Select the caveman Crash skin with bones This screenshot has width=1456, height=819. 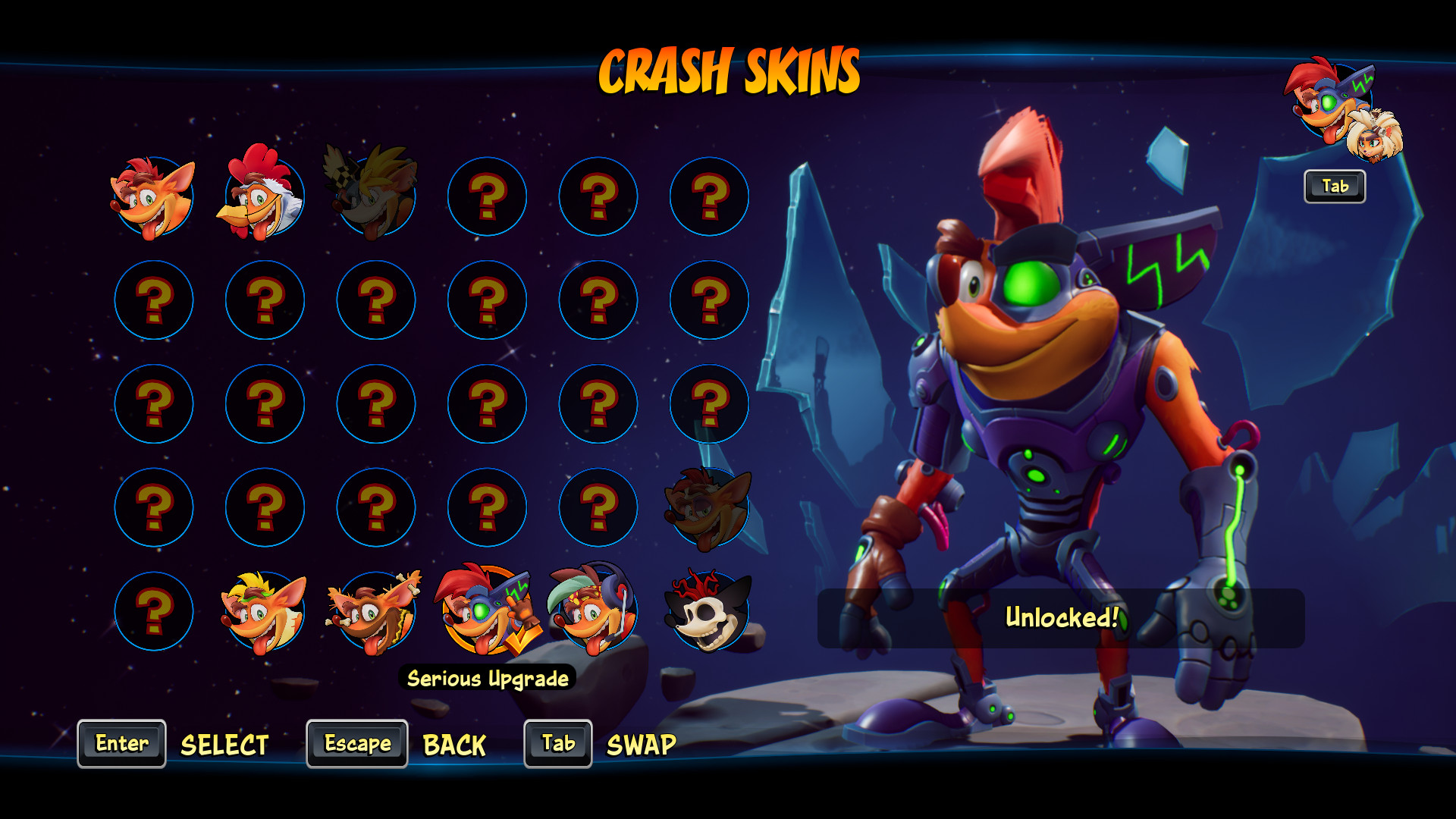375,612
